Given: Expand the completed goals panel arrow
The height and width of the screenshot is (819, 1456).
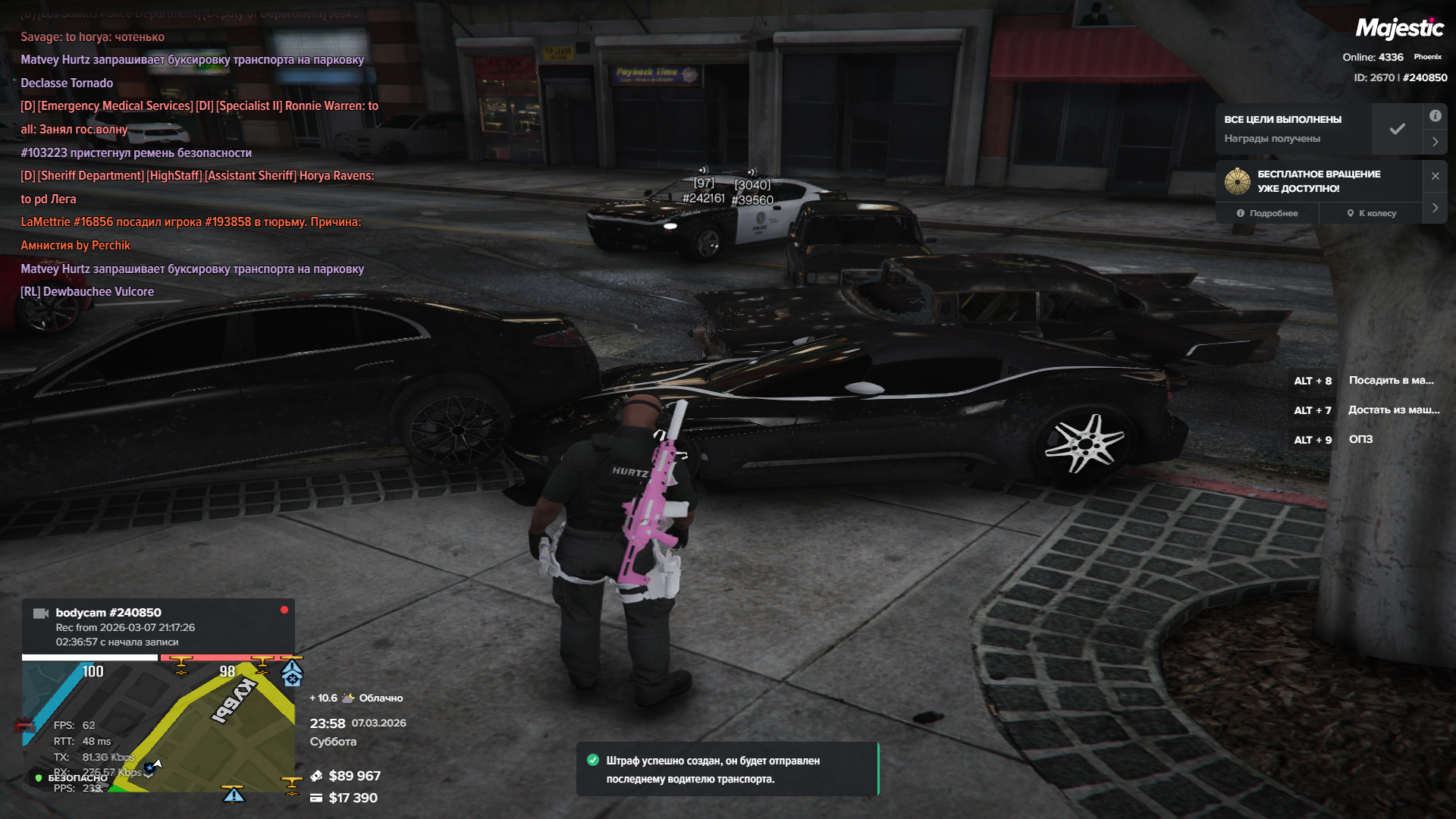Looking at the screenshot, I should (x=1435, y=142).
